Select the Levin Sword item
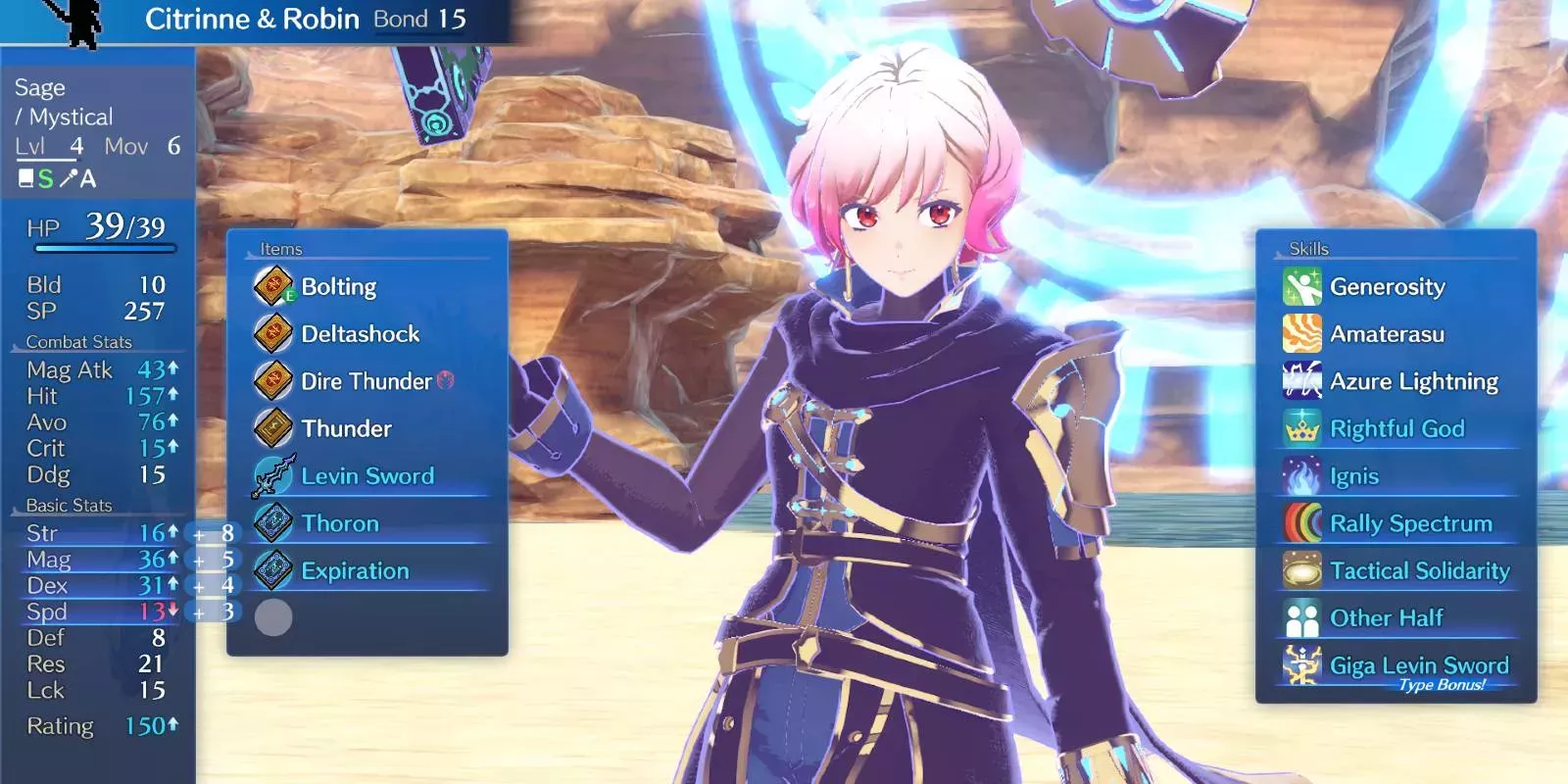The height and width of the screenshot is (784, 1568). [367, 476]
